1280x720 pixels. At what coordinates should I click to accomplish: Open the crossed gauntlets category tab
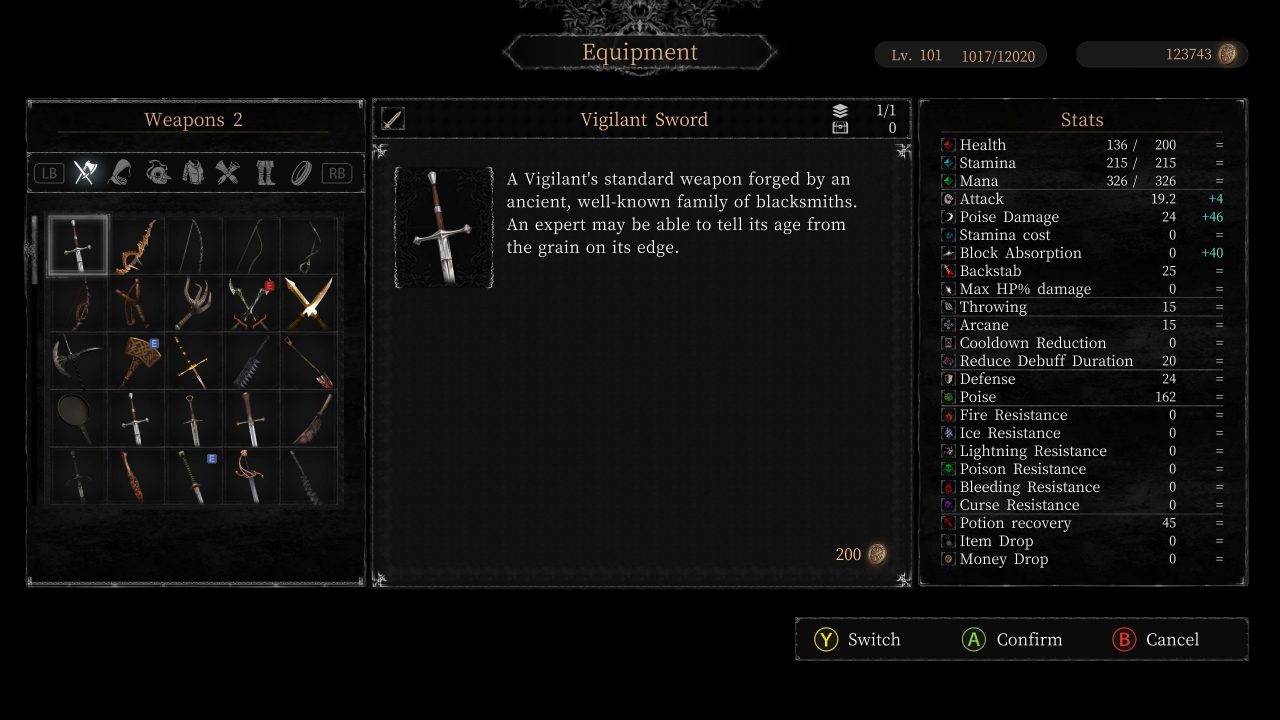228,173
